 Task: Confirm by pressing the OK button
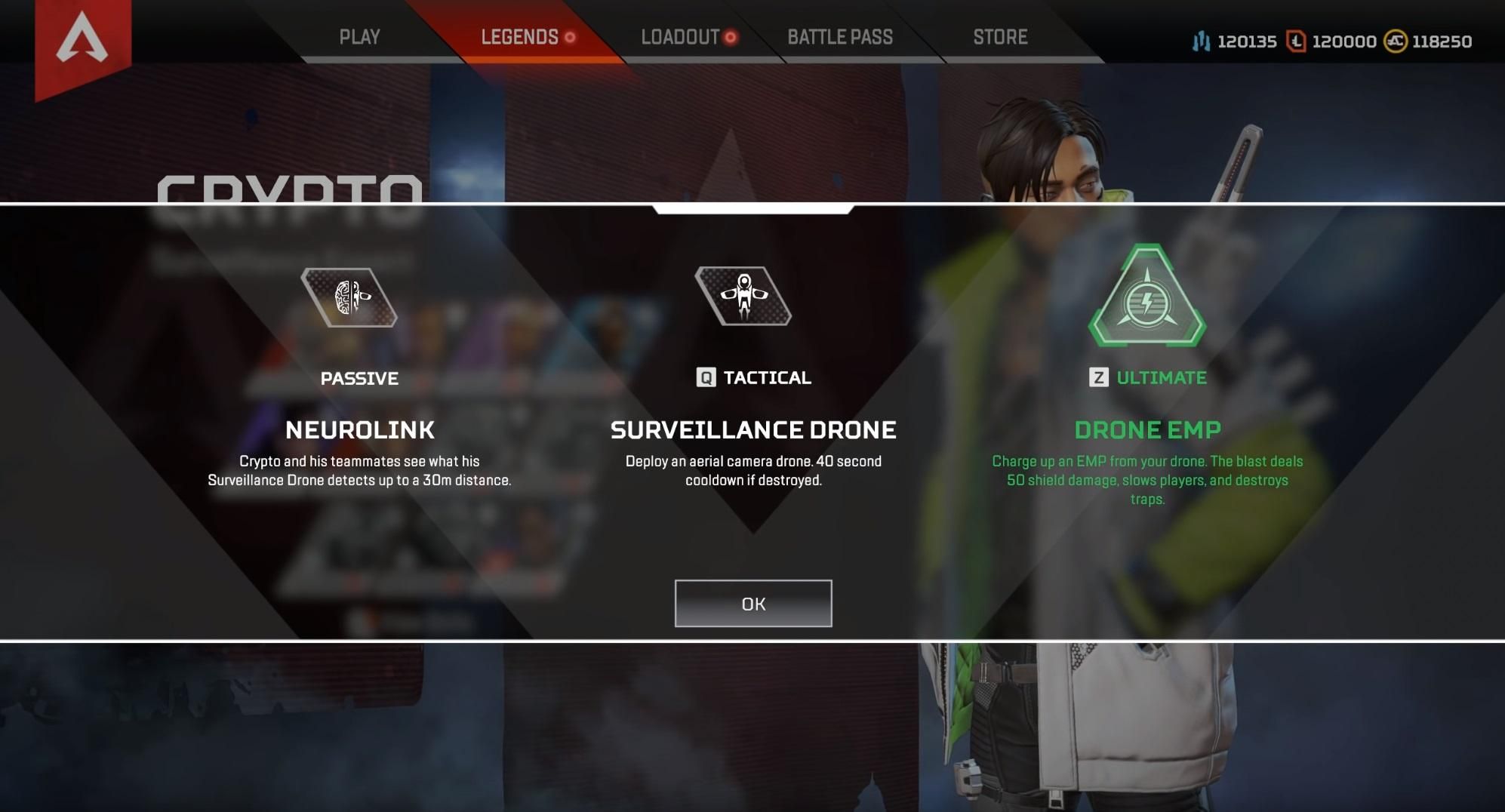(x=752, y=603)
